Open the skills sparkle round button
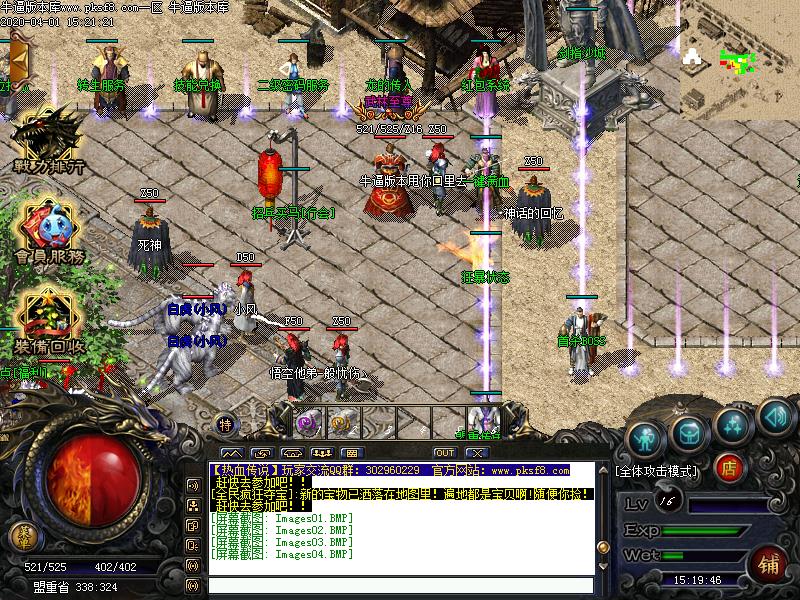The image size is (800, 600). click(x=733, y=423)
